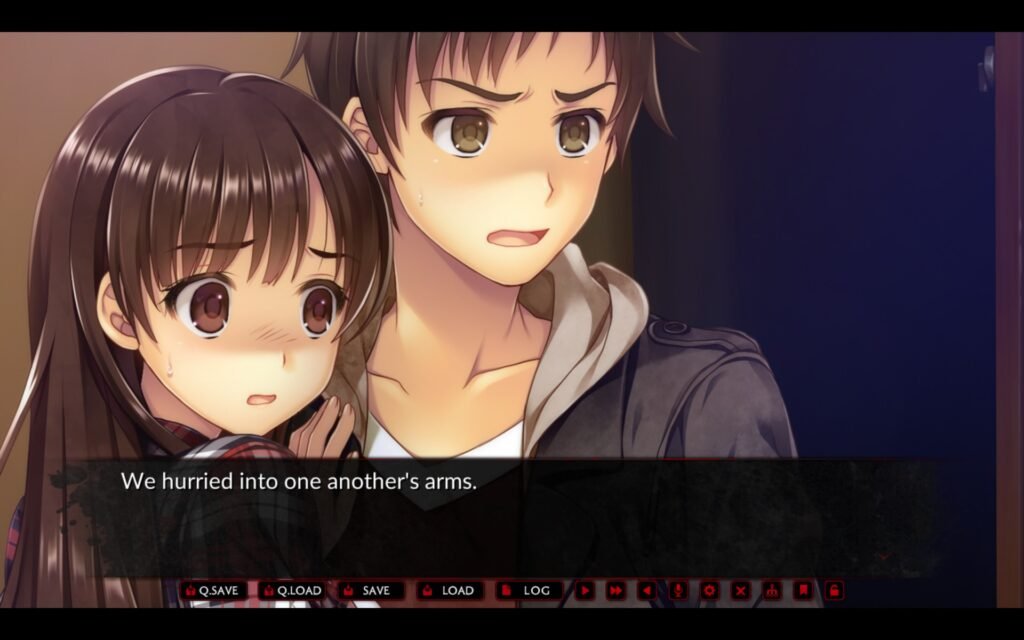The height and width of the screenshot is (640, 1024).
Task: Hide the text box with the X icon
Action: point(740,591)
